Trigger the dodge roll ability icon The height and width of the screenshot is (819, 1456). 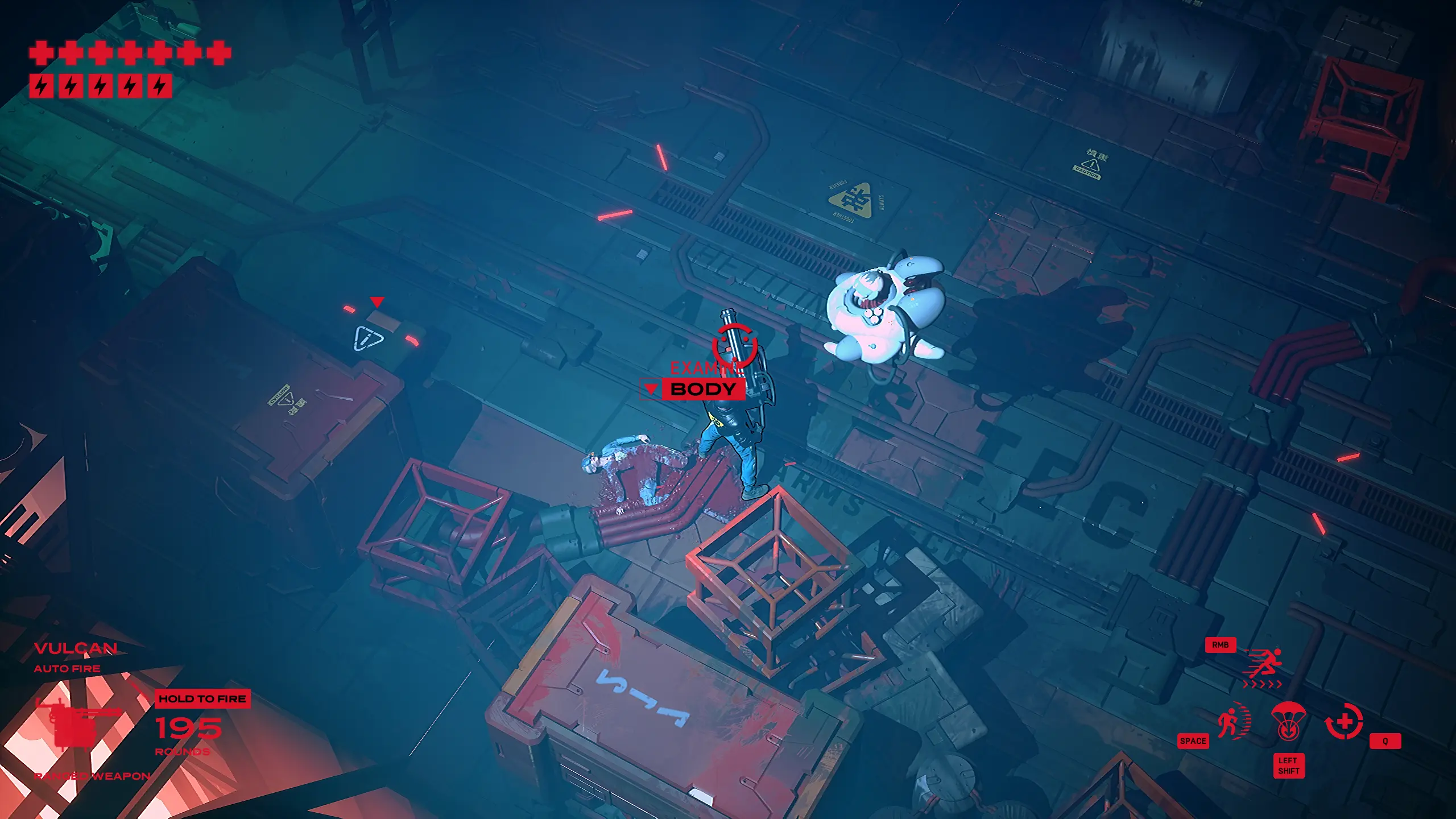point(1233,721)
